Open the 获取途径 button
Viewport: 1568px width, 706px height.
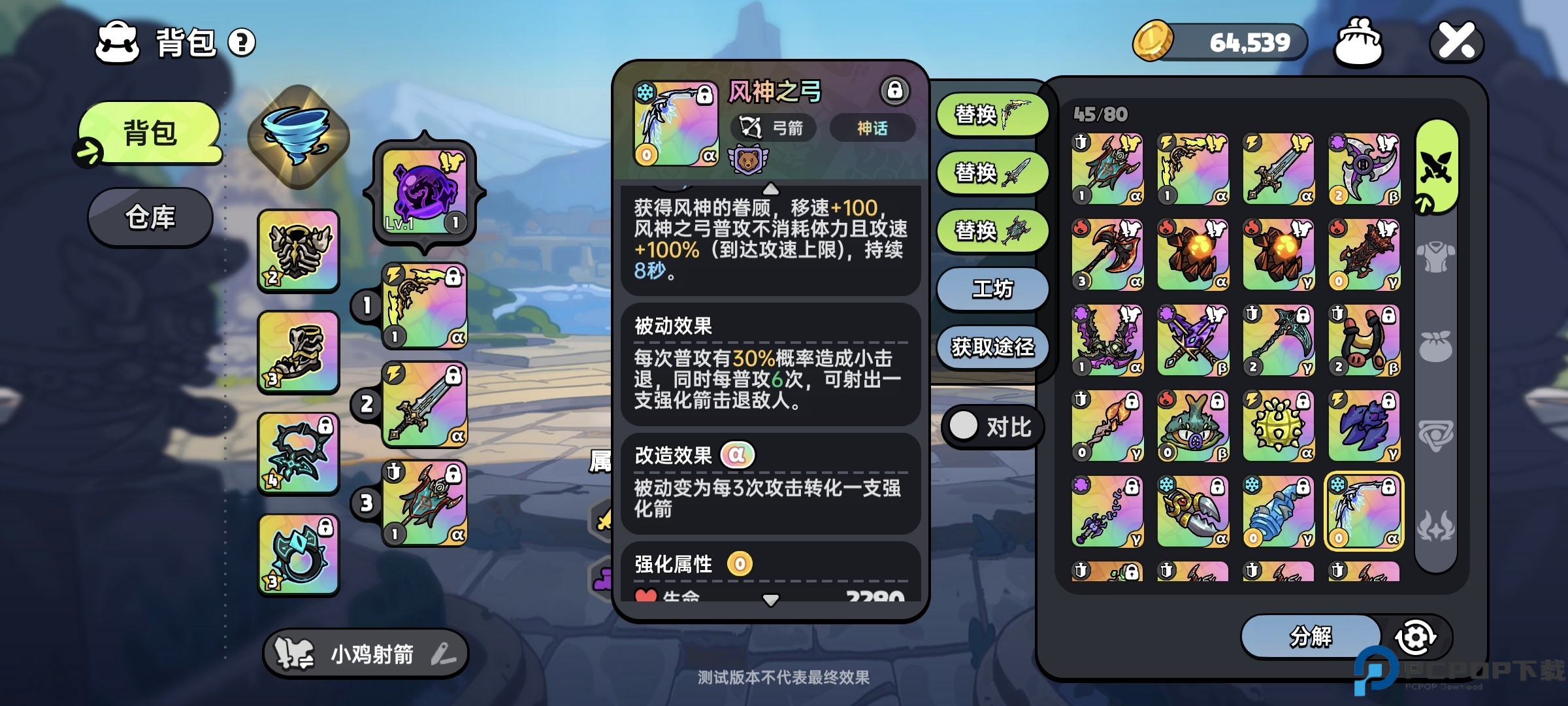point(990,348)
